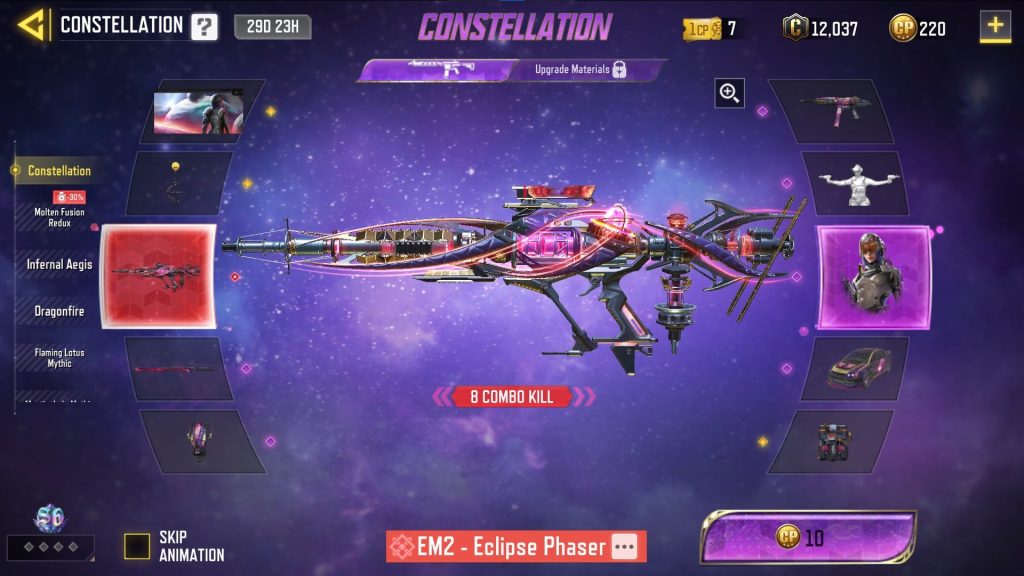Select the red highlighted weapon reward tile

coord(158,277)
